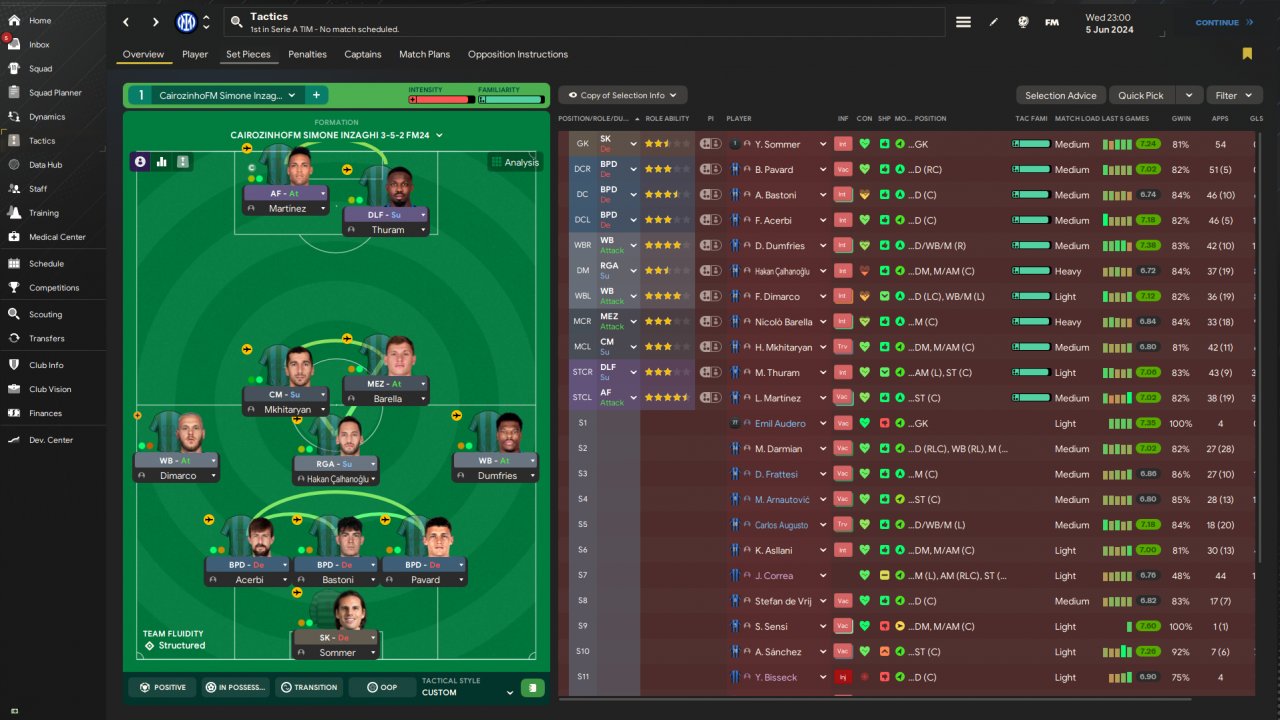
Task: Open the Opposition Instructions tab
Action: 517,54
